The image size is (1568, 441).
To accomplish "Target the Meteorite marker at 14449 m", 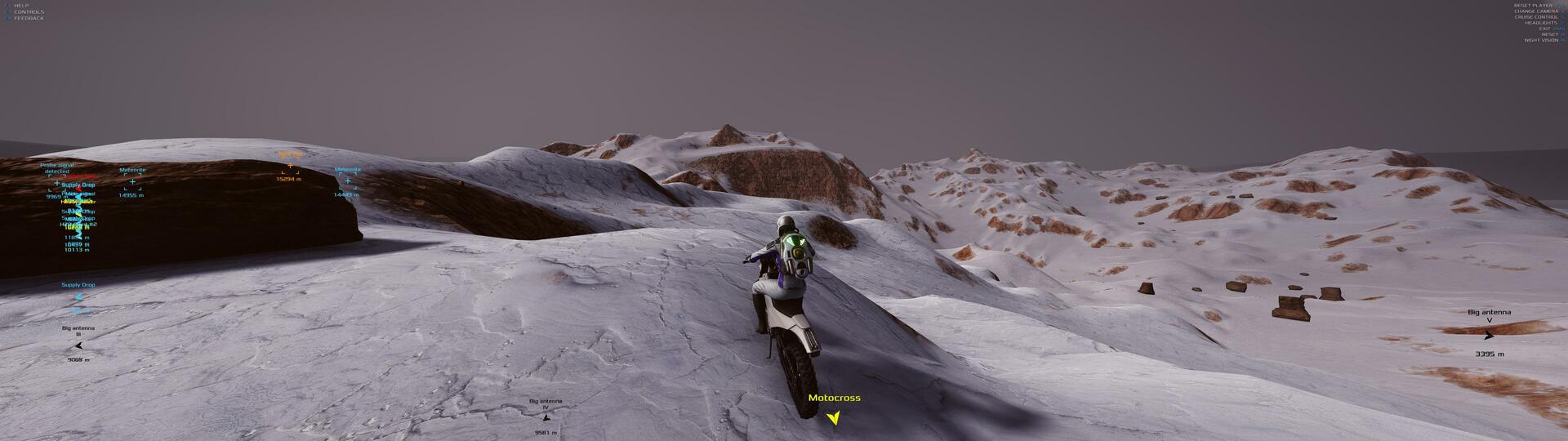I will [348, 181].
